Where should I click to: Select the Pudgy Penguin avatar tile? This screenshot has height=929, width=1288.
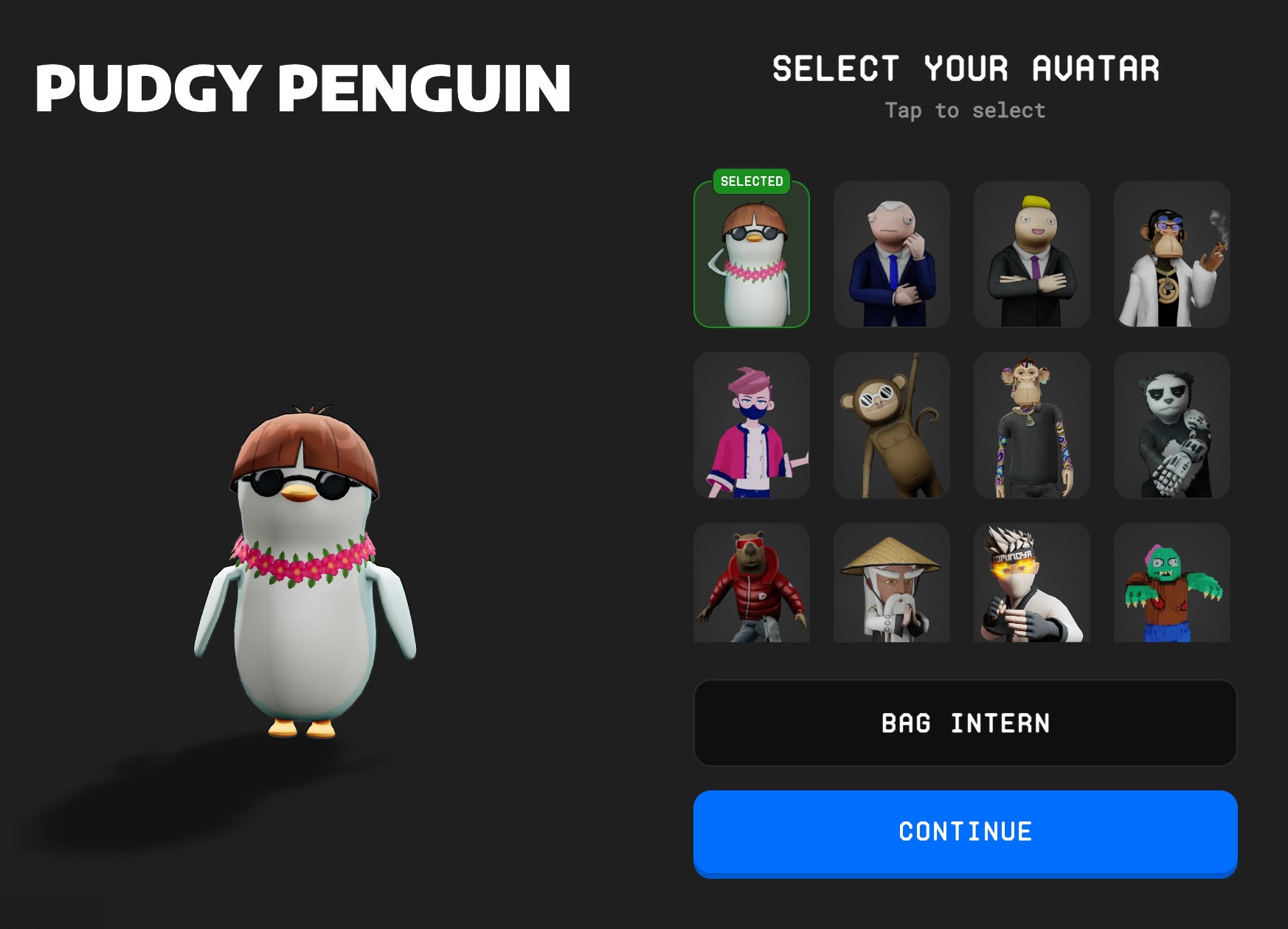coord(752,254)
